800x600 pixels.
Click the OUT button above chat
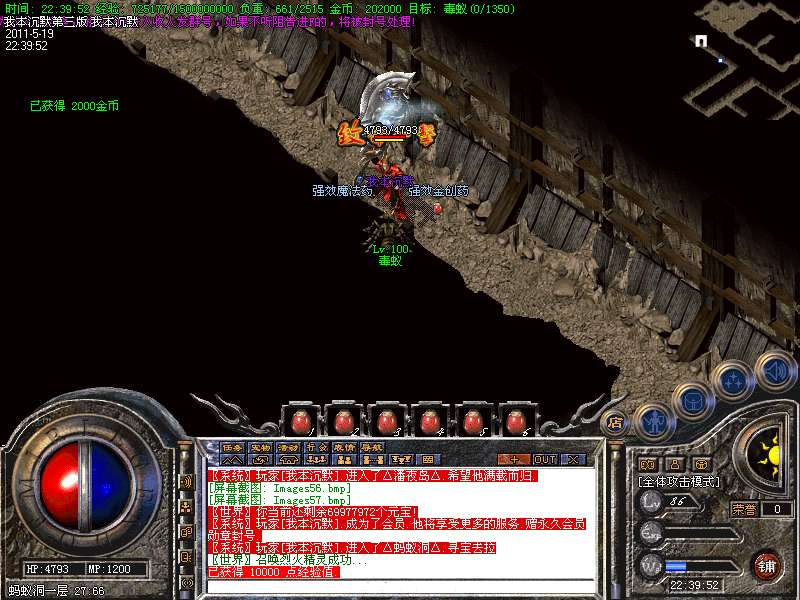[x=544, y=459]
